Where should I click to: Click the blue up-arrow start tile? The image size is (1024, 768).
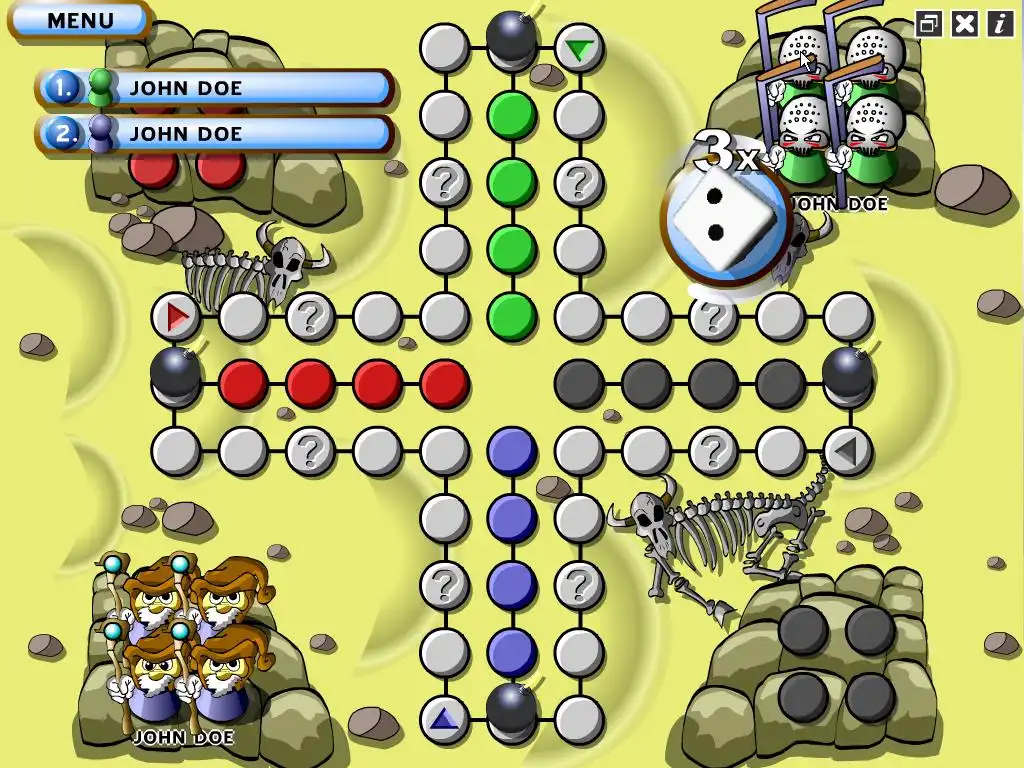point(444,718)
